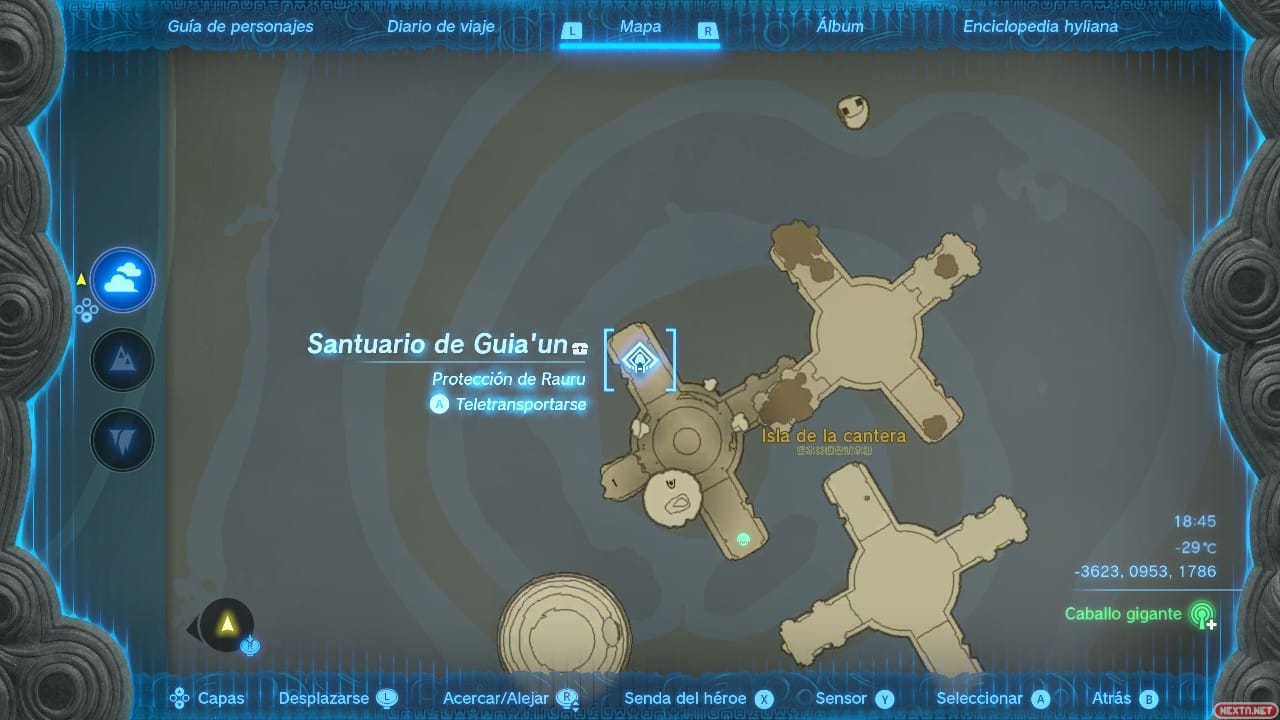Click the skull-shaped island at the top of the map
The height and width of the screenshot is (720, 1280).
[x=851, y=110]
